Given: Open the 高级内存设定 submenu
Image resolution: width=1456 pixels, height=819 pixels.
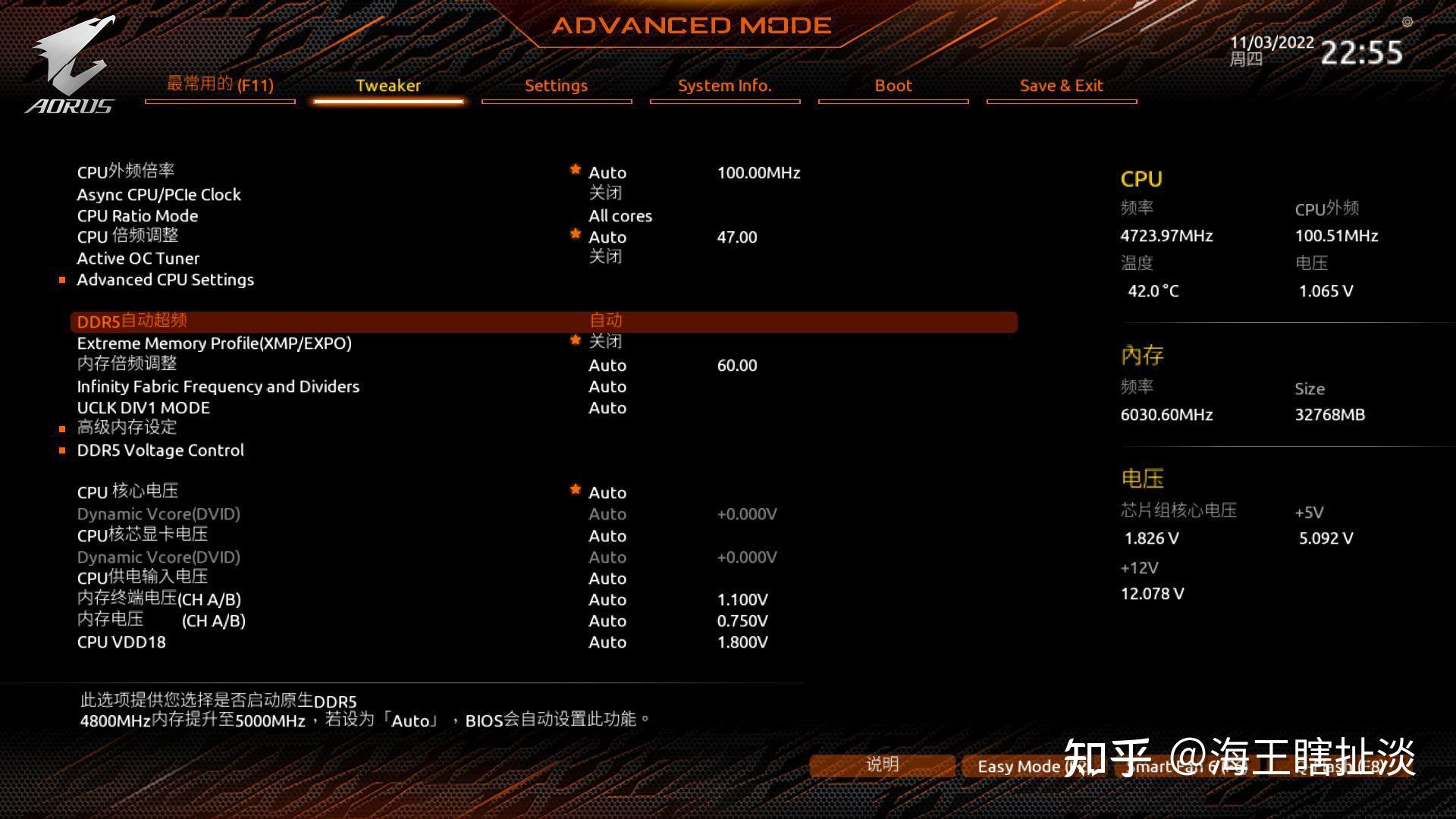Looking at the screenshot, I should [127, 428].
